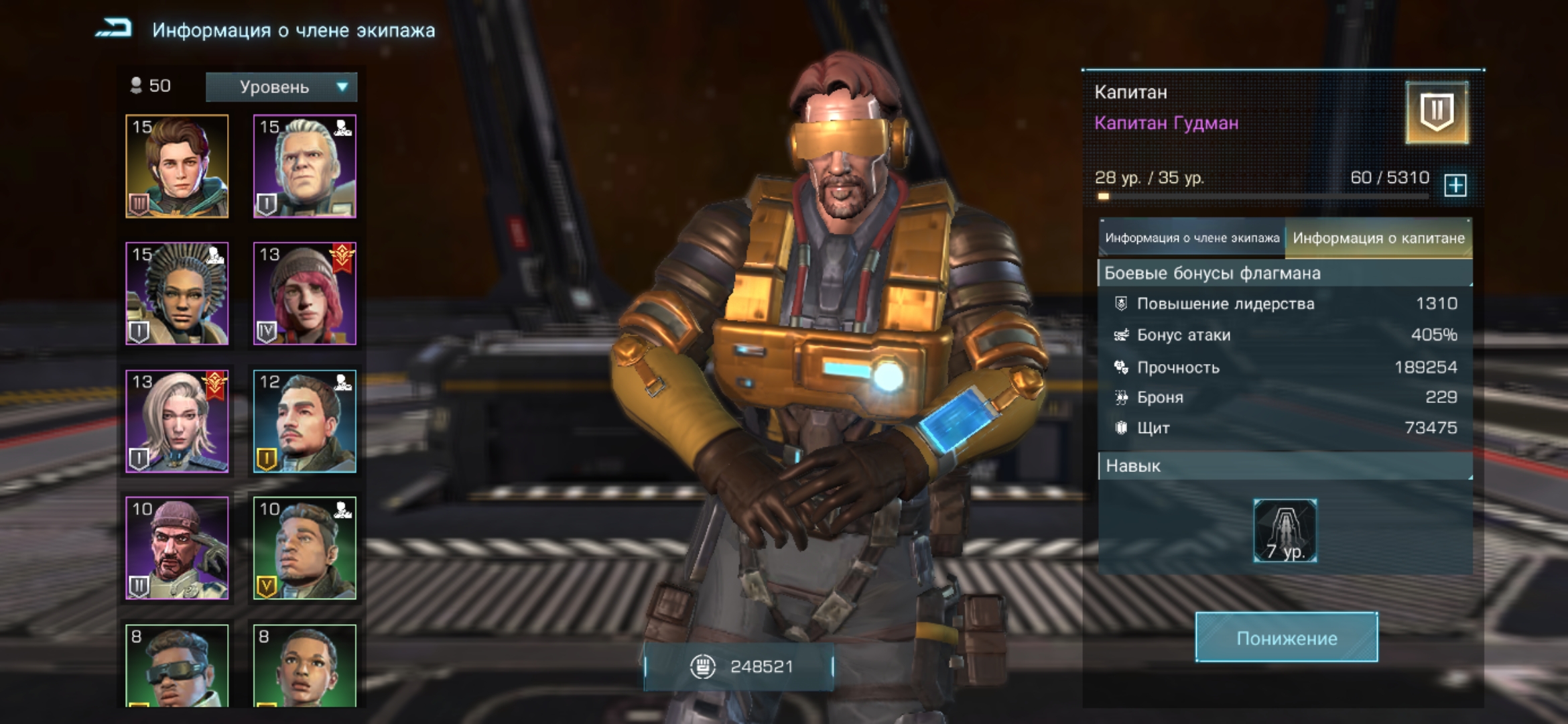
Task: Go back using the arrow icon
Action: coord(114,29)
